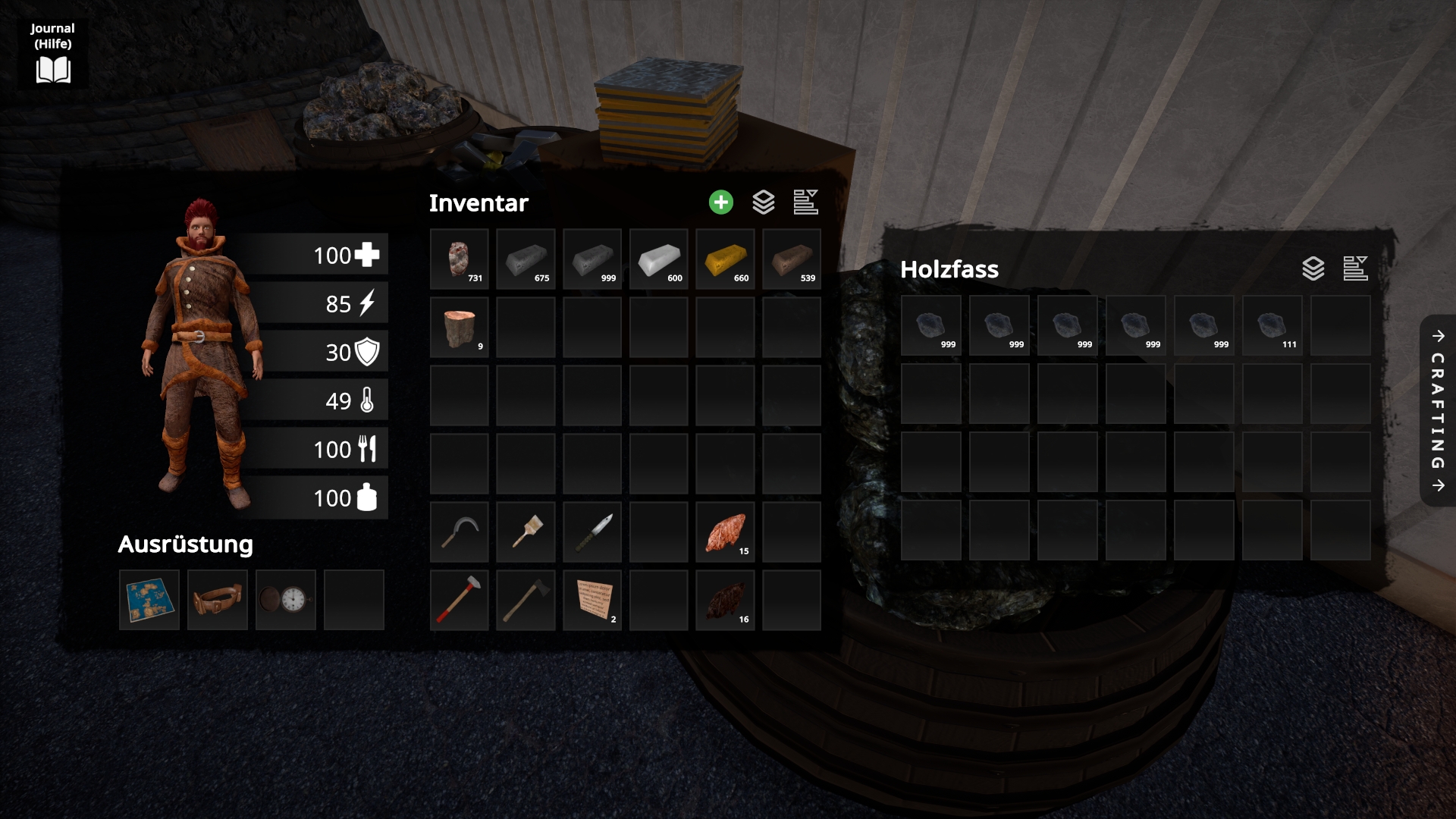The image size is (1456, 819).
Task: Choose the gold ingot stack of 660
Action: [725, 259]
